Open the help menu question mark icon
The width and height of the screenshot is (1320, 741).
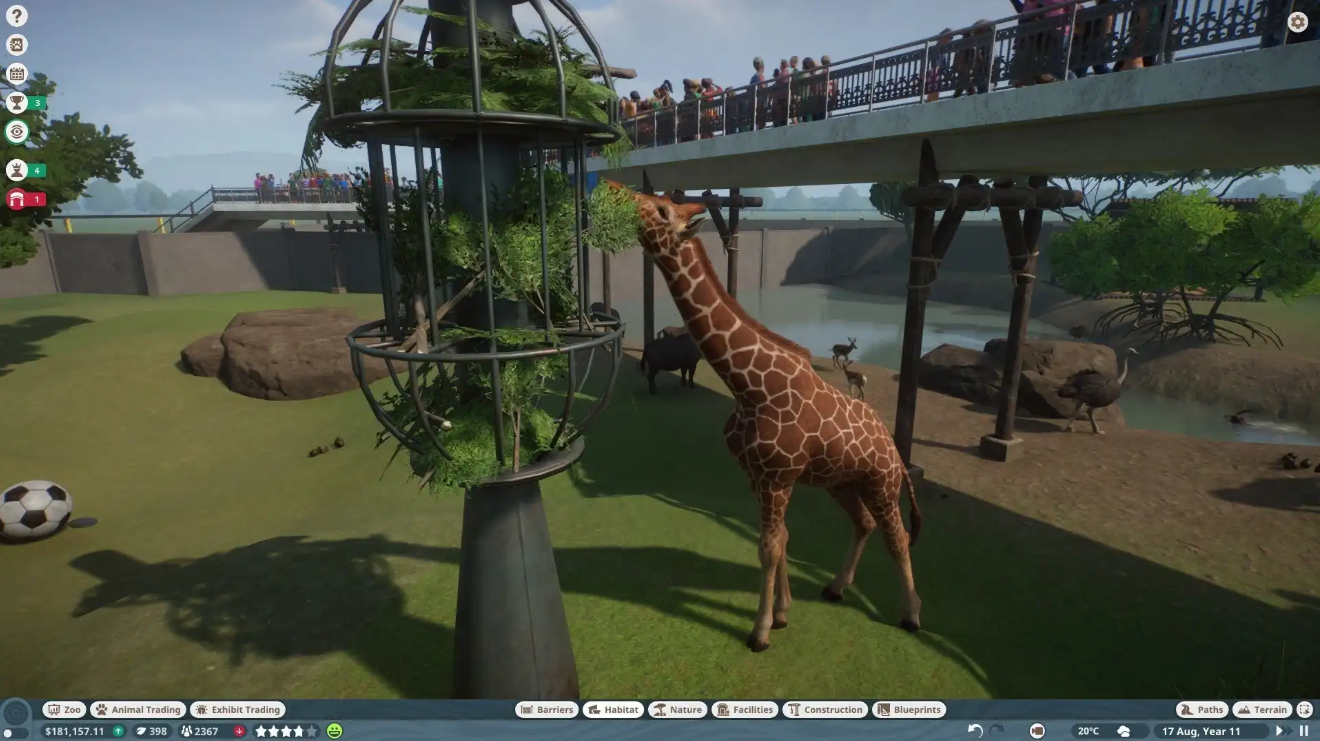[x=16, y=16]
